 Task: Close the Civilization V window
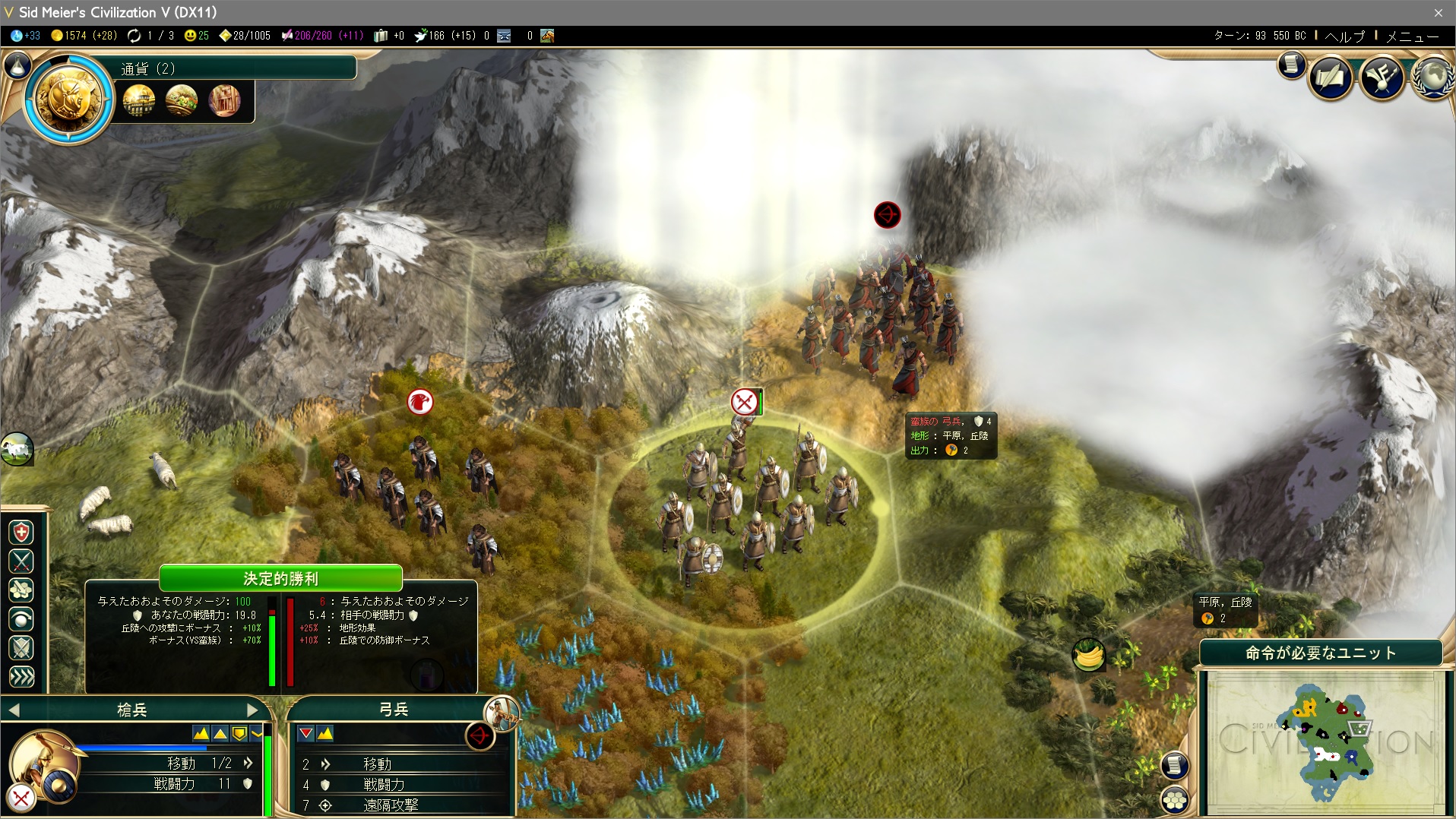1438,12
